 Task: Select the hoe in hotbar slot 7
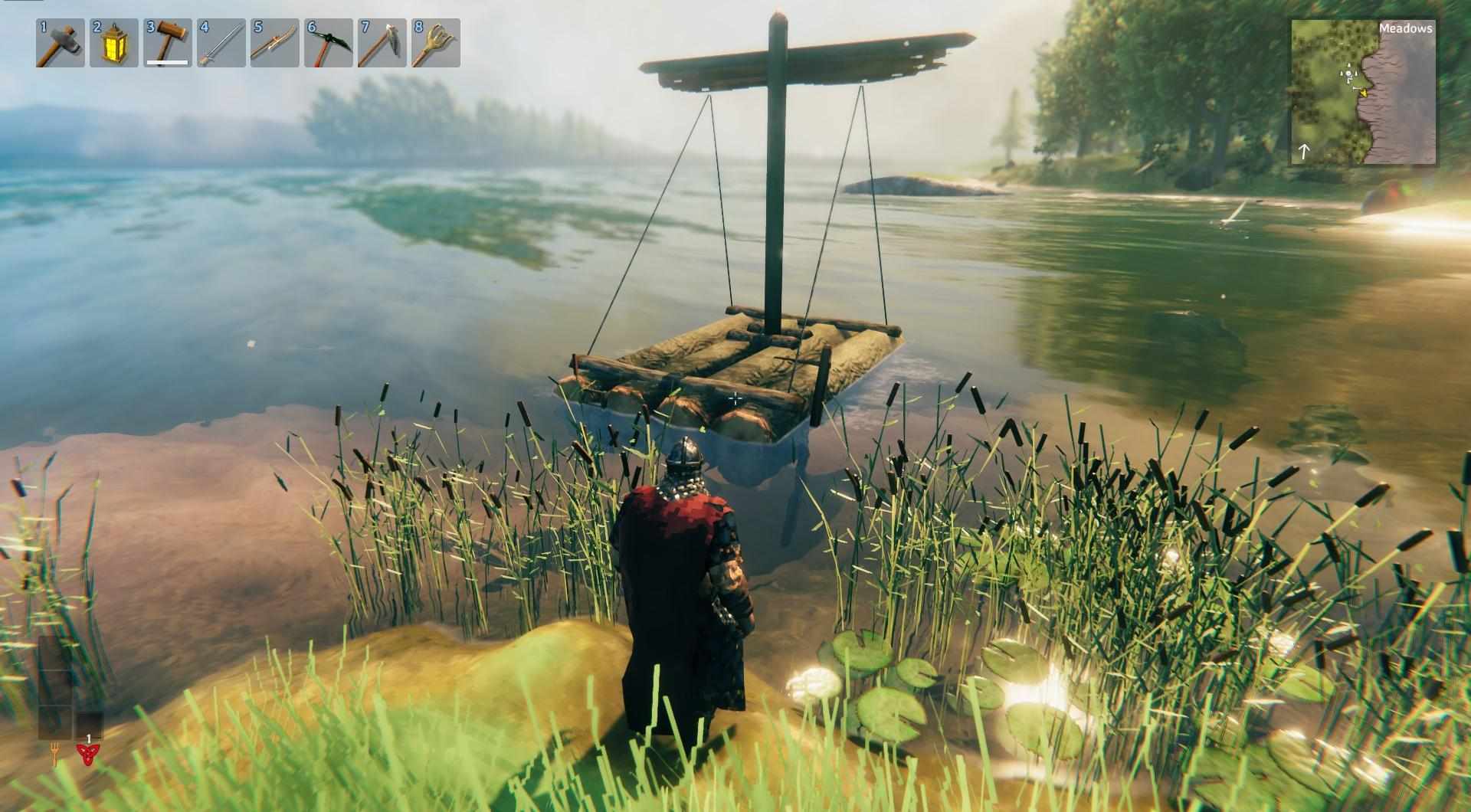pos(382,43)
